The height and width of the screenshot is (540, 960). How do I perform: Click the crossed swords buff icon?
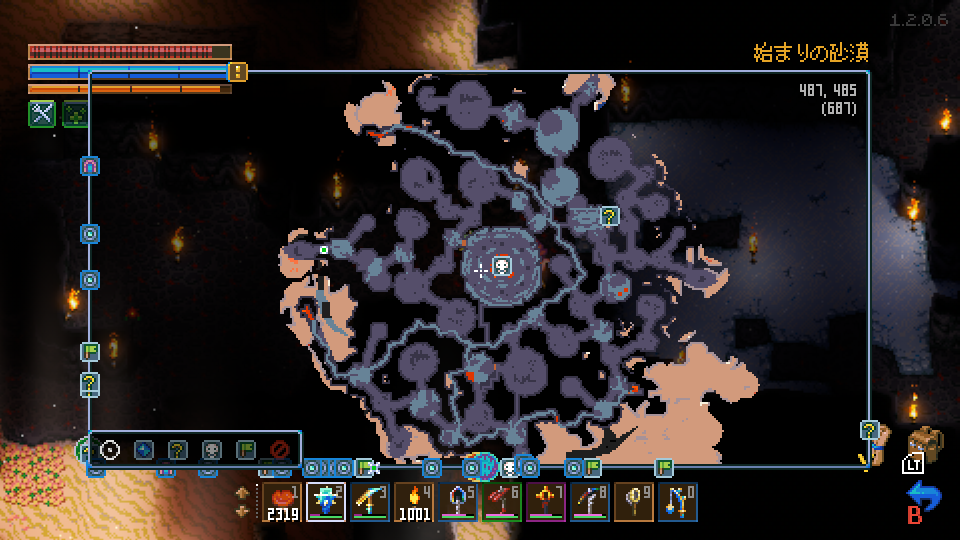(41, 114)
